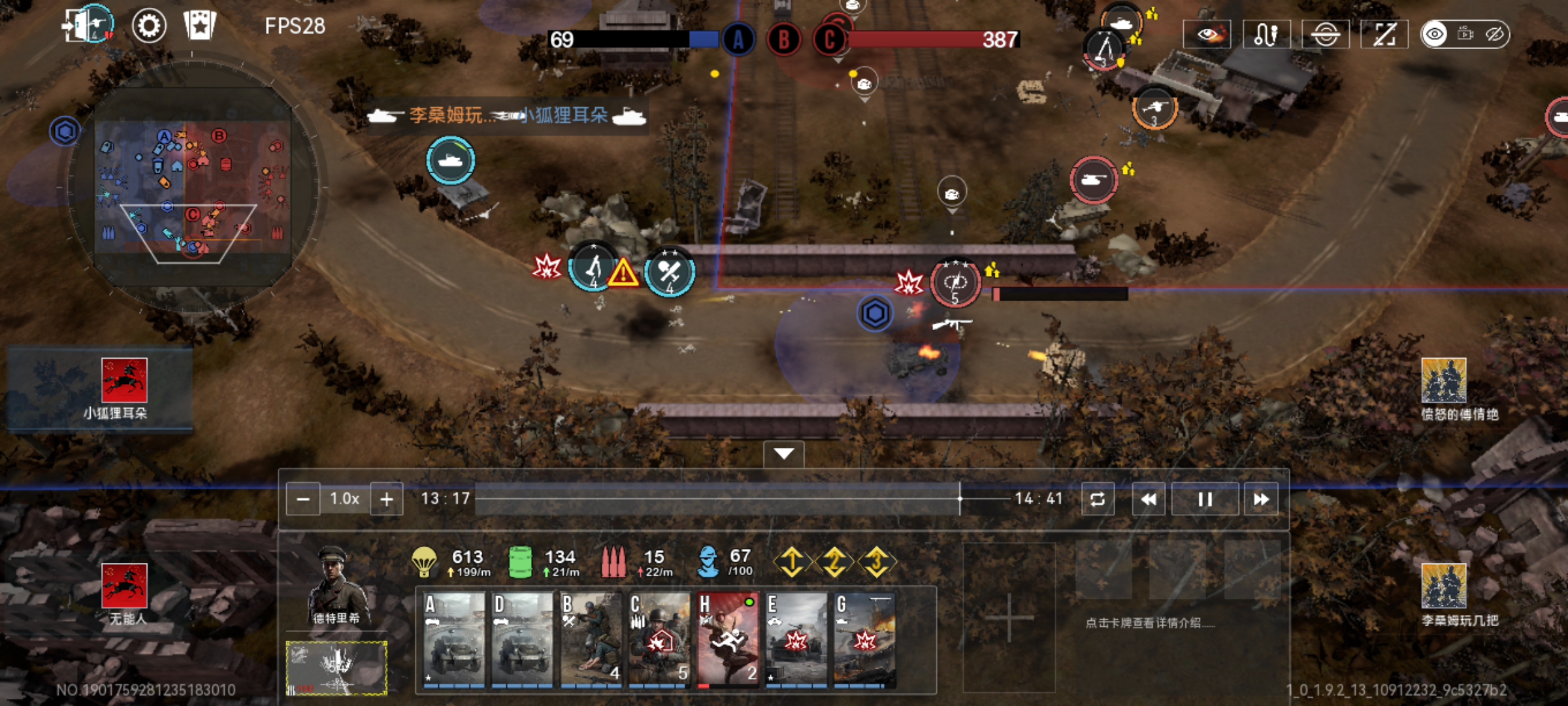Open the settings gear menu
Screen dimensions: 1568x706
point(149,26)
